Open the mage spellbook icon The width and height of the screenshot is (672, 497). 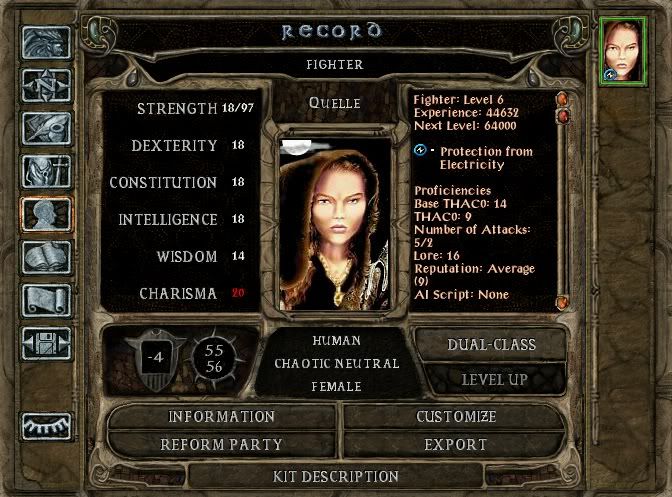pyautogui.click(x=47, y=257)
